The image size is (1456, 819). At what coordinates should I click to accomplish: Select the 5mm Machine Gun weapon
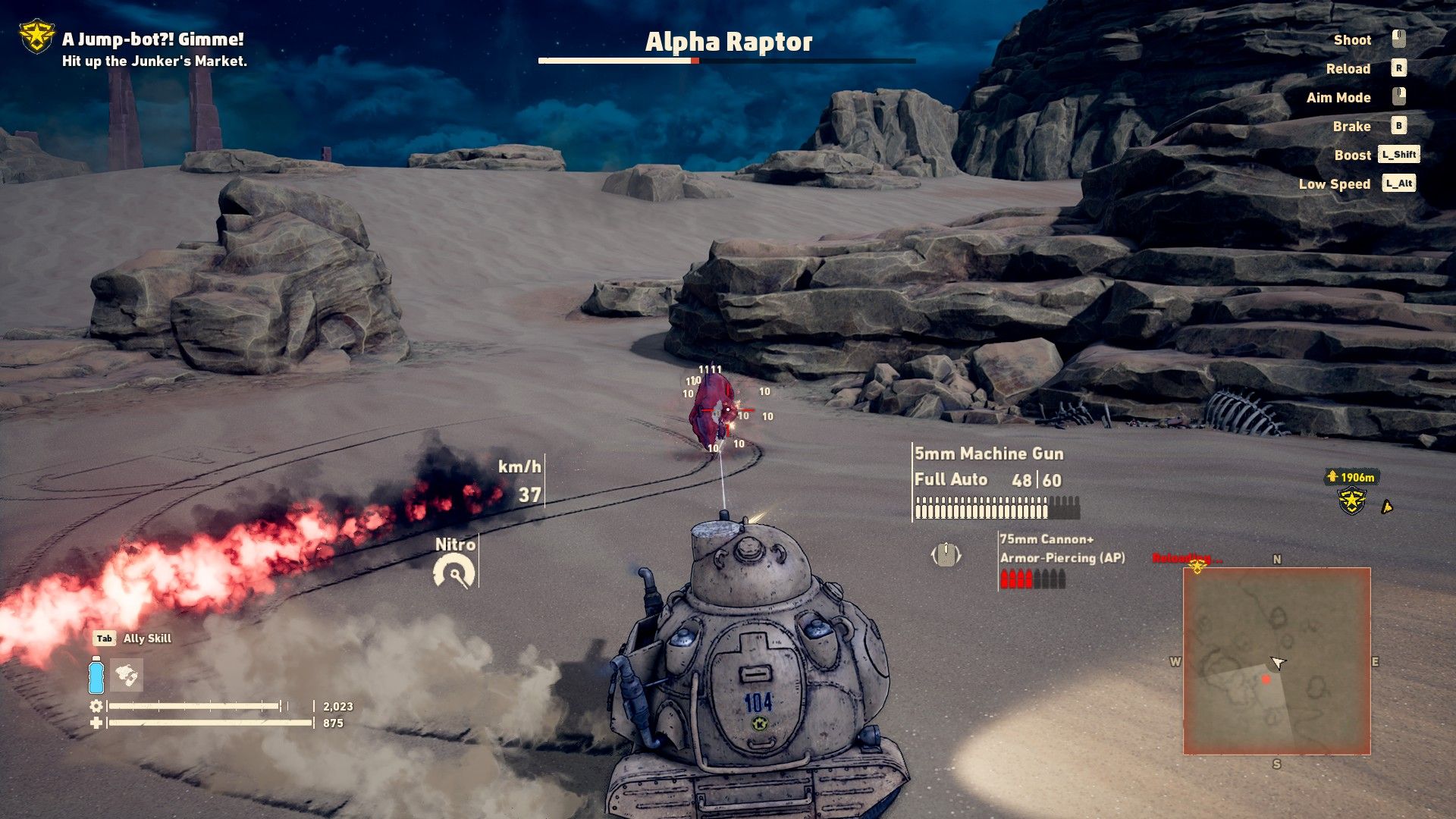pos(988,453)
